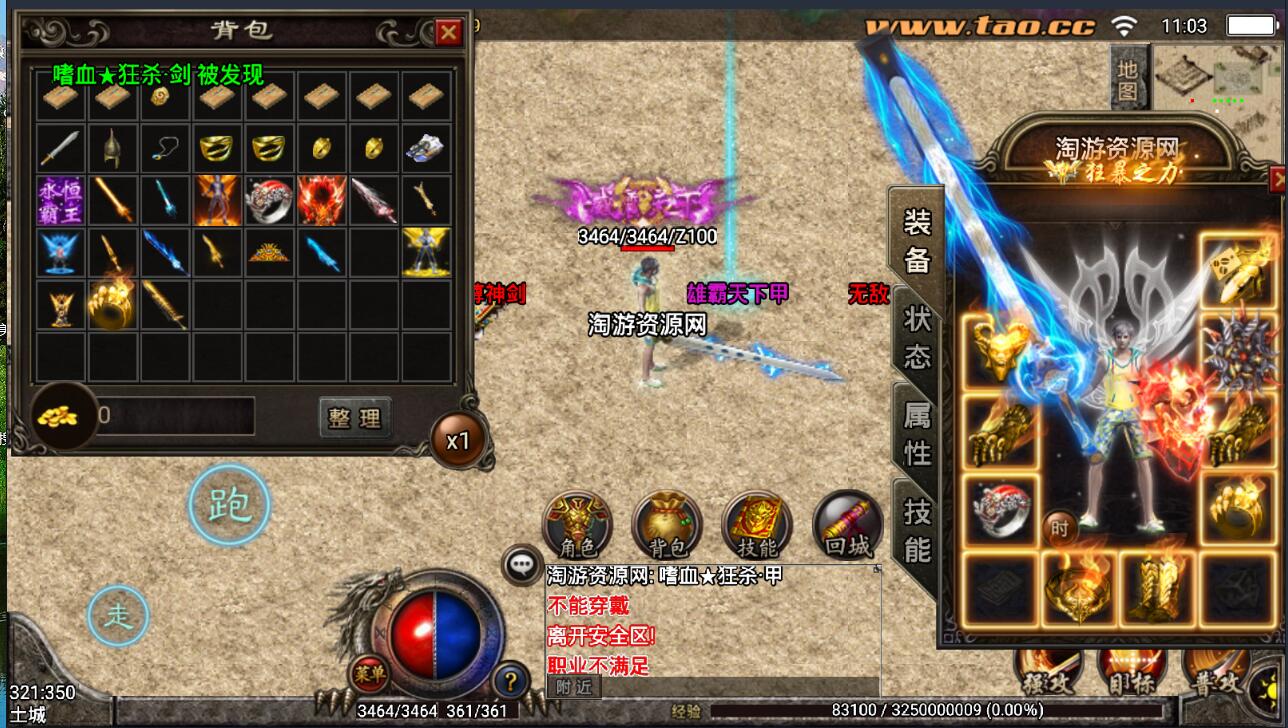The height and width of the screenshot is (728, 1288).
Task: Switch to the 属性 attributes tab
Action: pos(917,434)
